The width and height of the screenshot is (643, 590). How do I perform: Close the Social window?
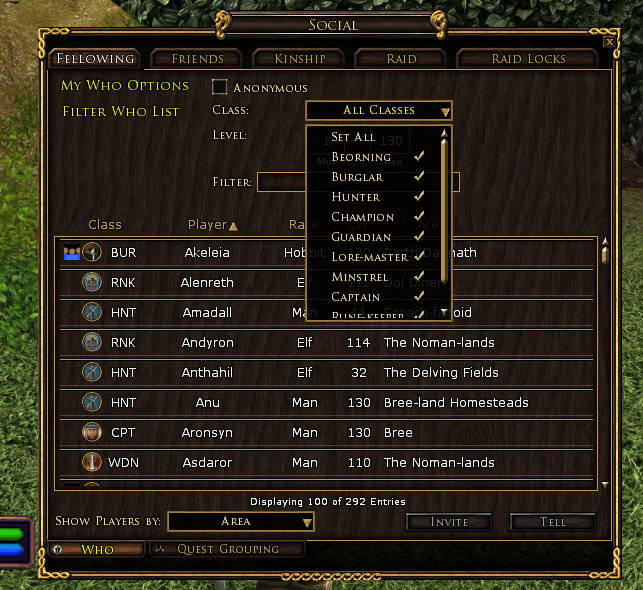tap(609, 42)
